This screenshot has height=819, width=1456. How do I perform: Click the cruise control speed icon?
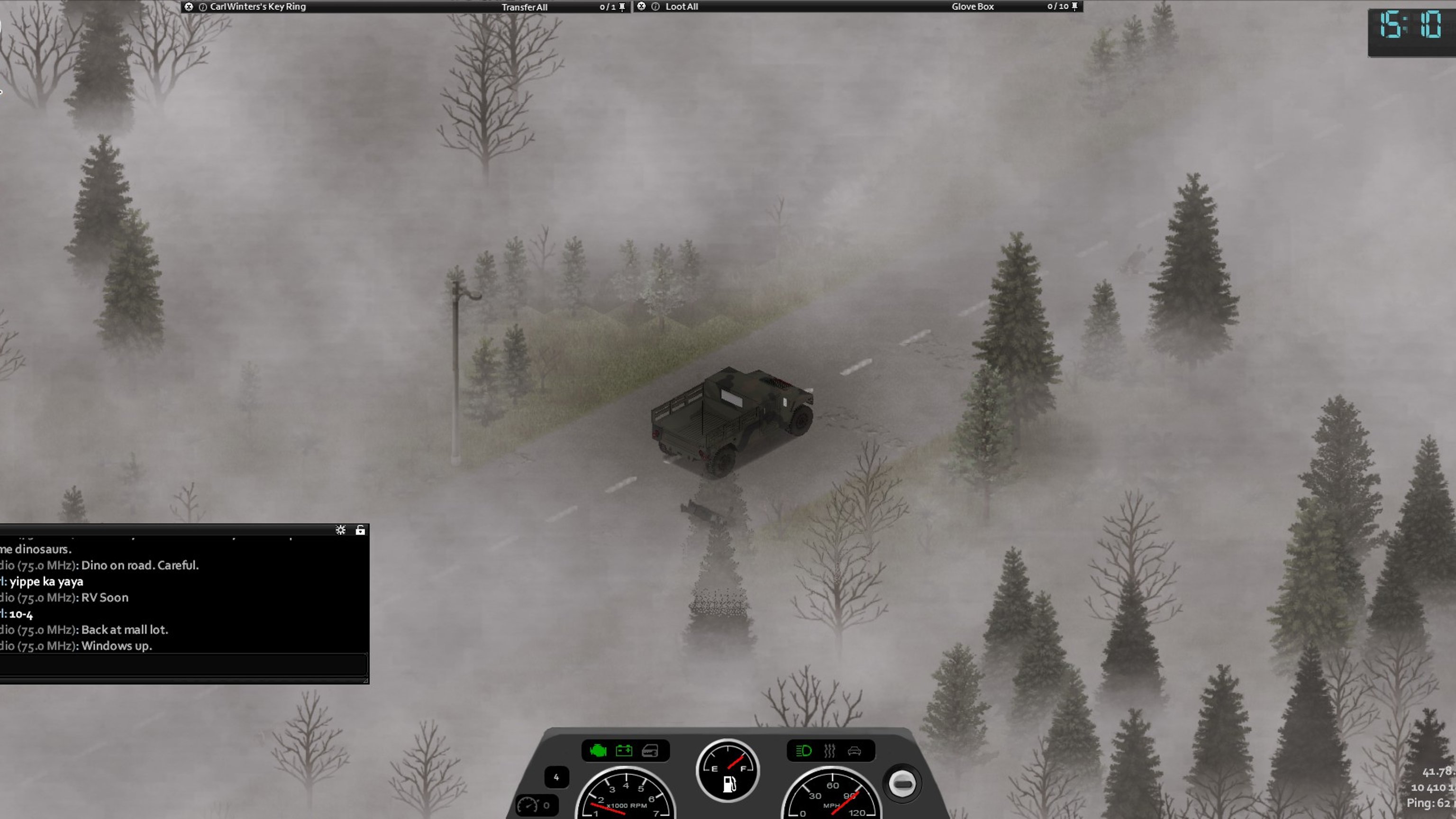[x=528, y=805]
